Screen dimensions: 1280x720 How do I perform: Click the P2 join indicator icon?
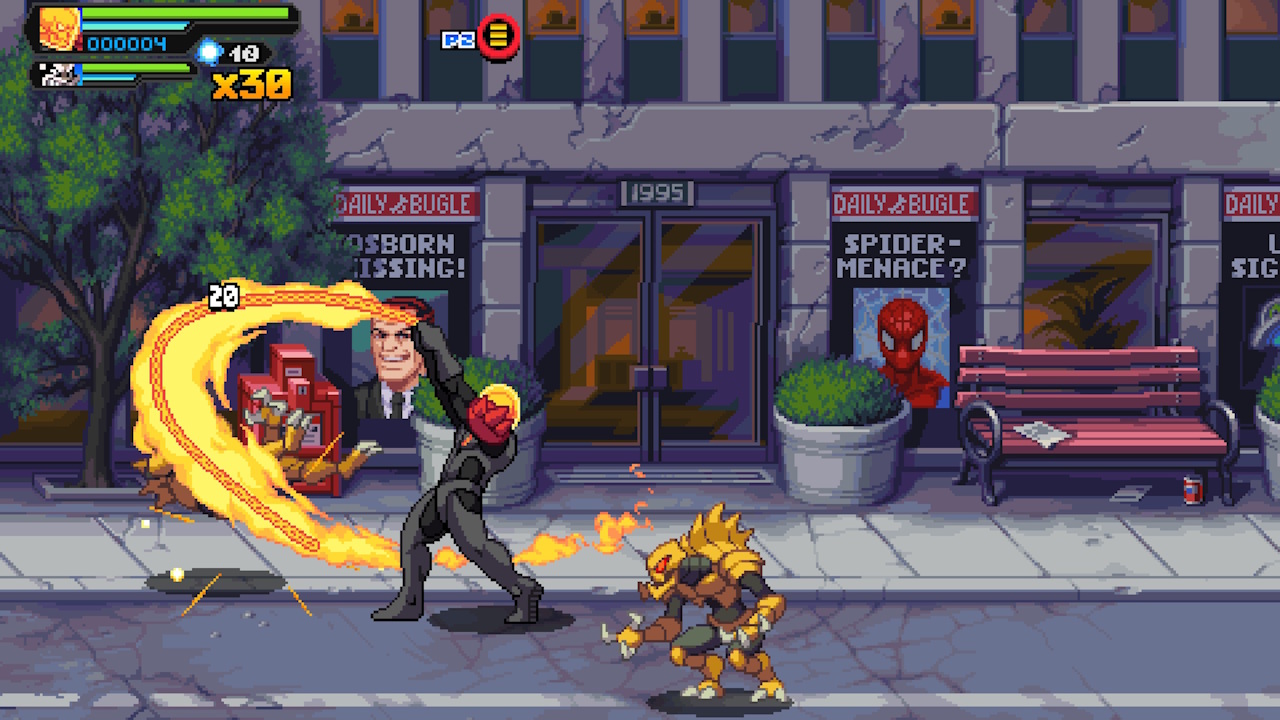click(452, 35)
